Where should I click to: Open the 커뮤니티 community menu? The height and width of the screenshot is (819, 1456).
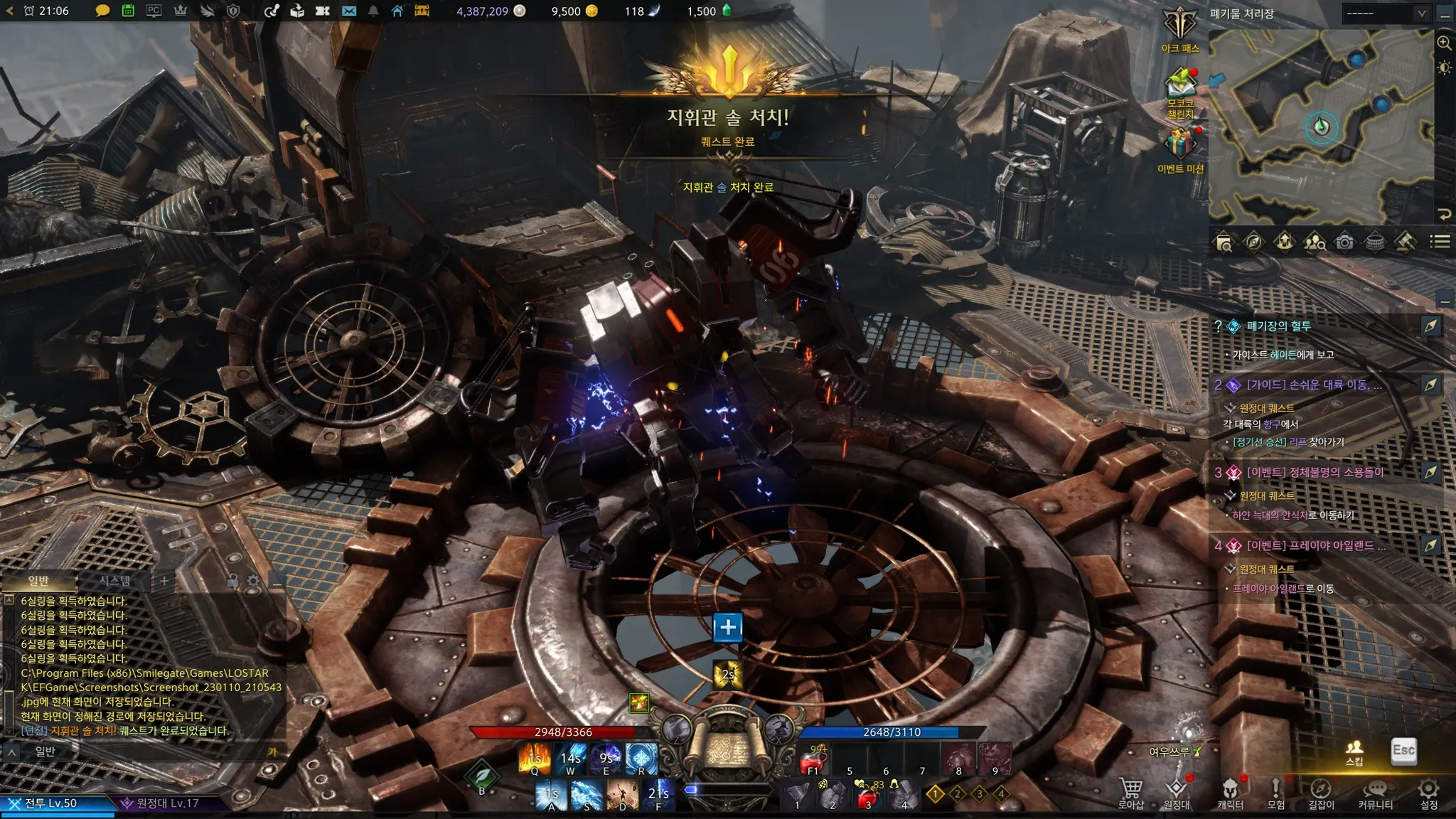coord(1375,793)
